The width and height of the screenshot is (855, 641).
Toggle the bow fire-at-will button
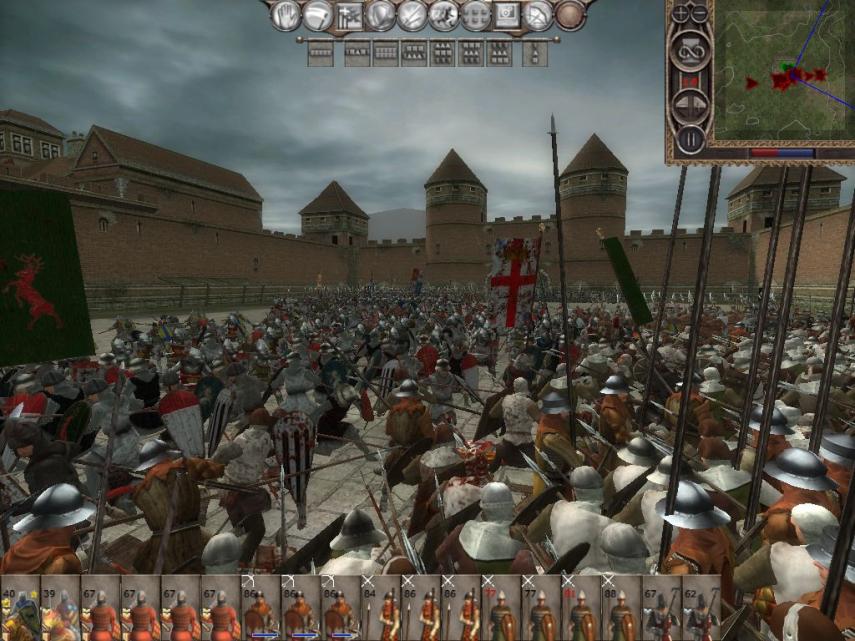click(538, 15)
